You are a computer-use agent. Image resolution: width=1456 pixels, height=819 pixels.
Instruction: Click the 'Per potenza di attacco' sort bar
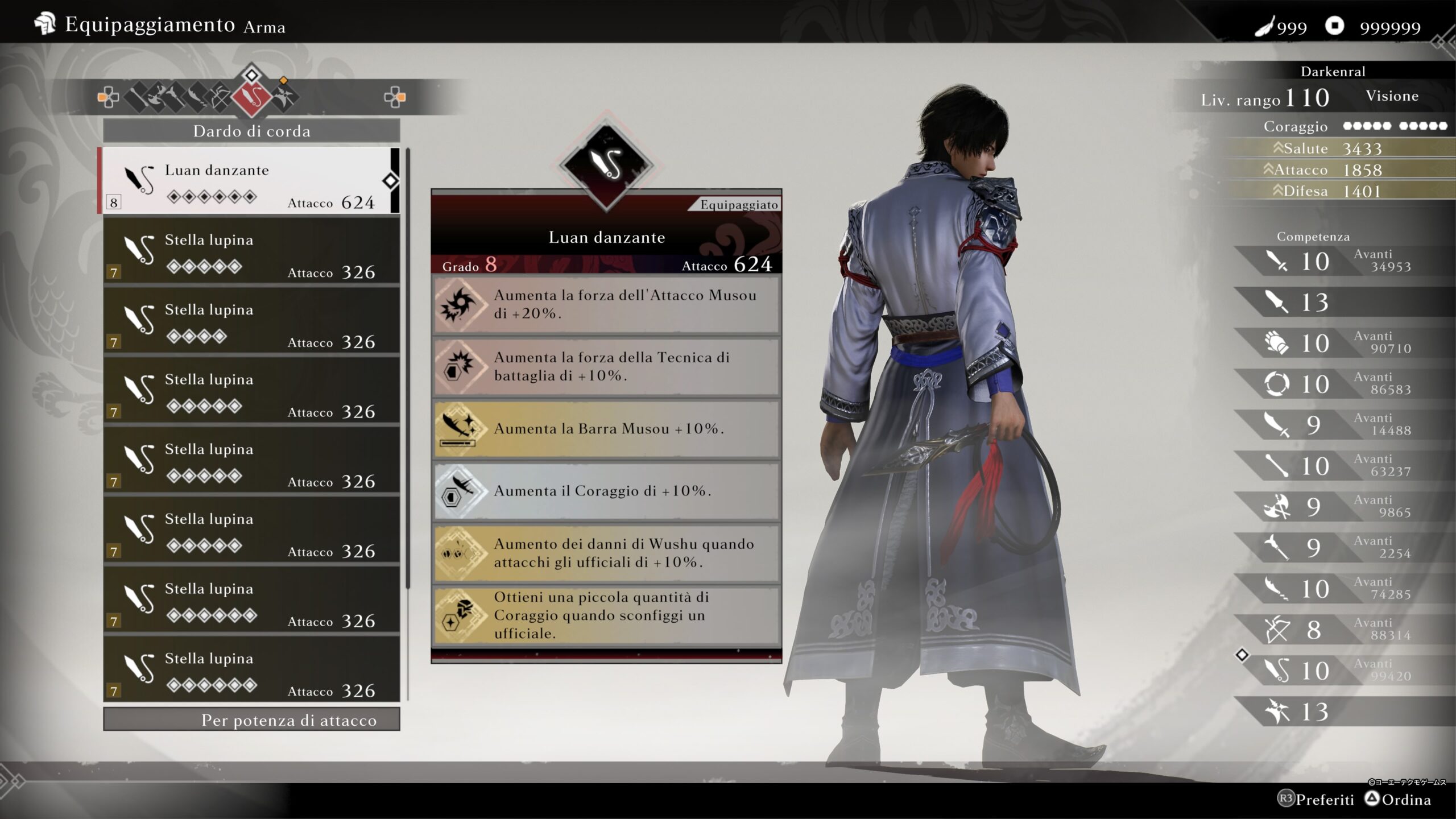[251, 719]
